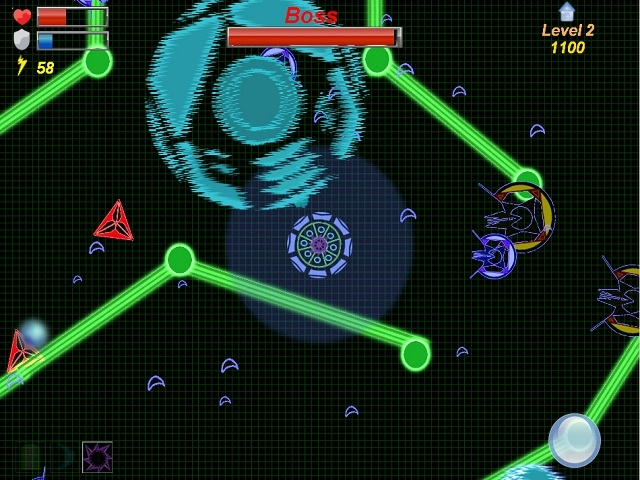
Task: Click the home icon above Level 2
Action: (567, 12)
